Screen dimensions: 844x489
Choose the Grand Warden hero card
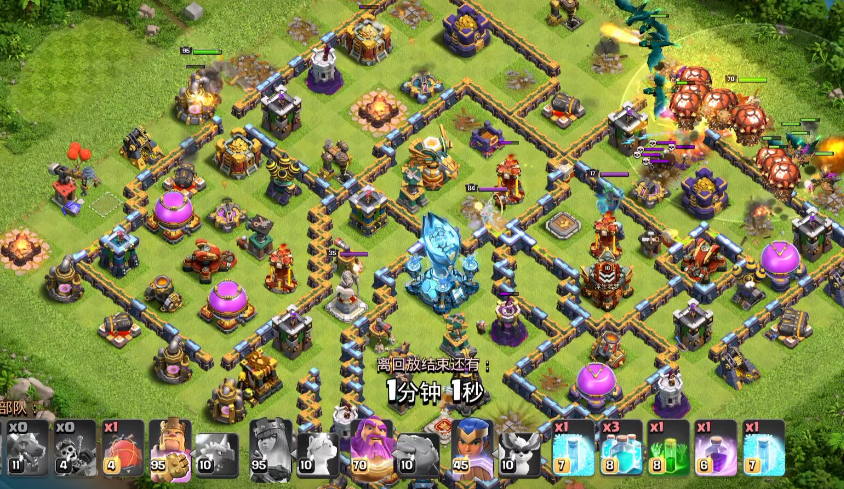point(371,446)
